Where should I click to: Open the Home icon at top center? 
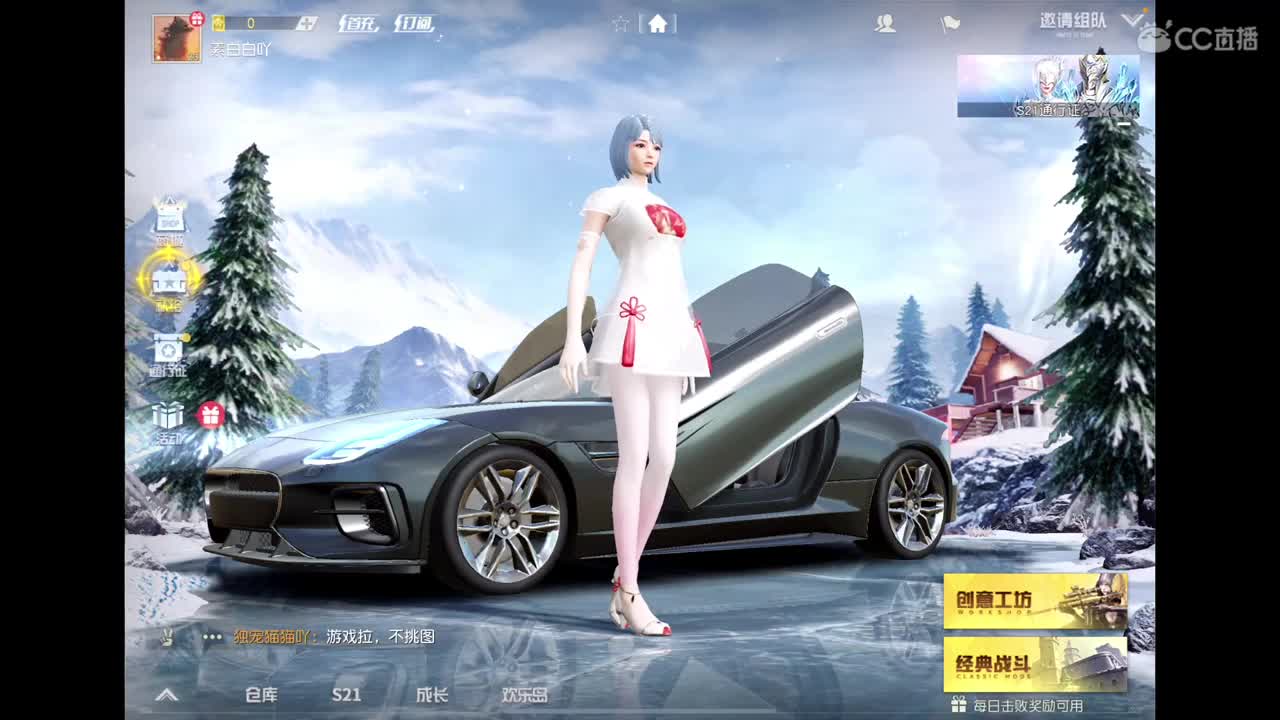[658, 24]
